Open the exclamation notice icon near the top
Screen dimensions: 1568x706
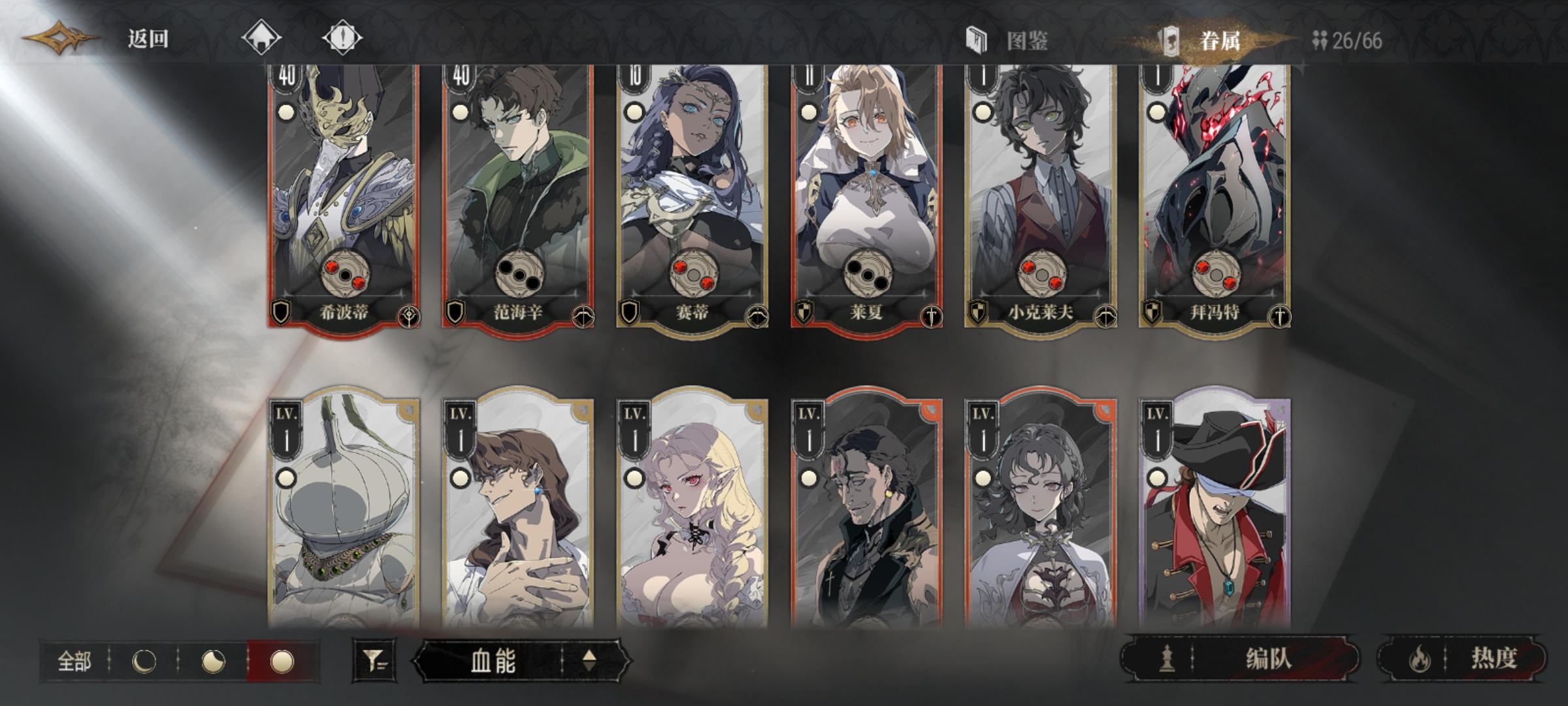point(340,38)
